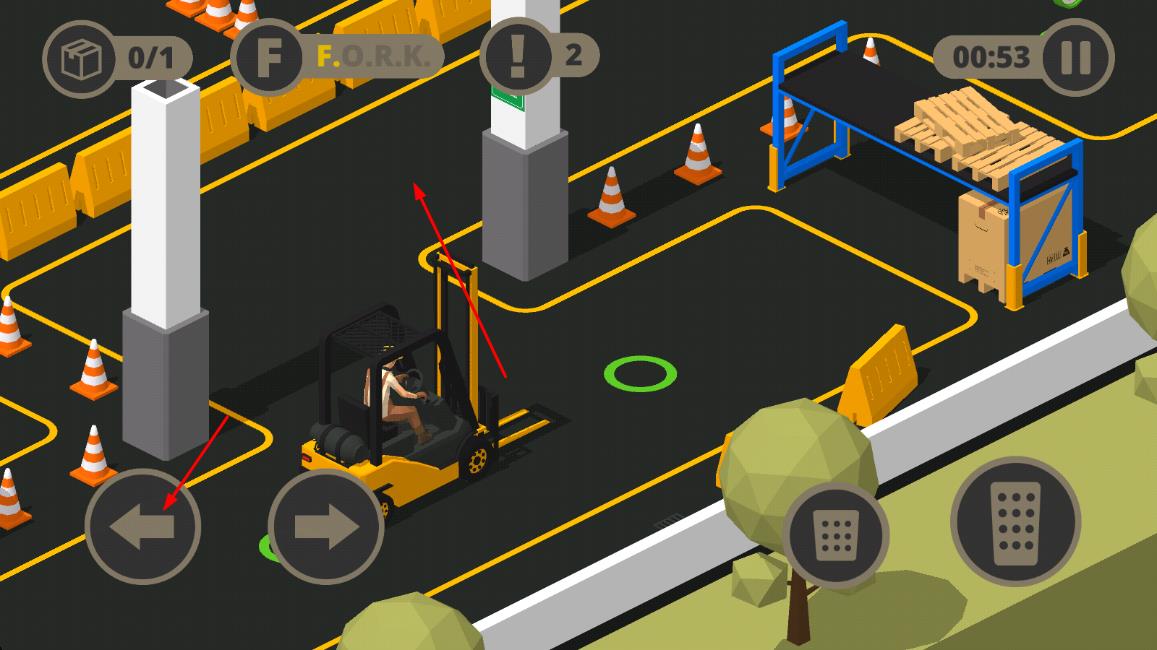Viewport: 1157px width, 650px height.
Task: Click the crate delivery counter icon
Action: click(x=81, y=59)
